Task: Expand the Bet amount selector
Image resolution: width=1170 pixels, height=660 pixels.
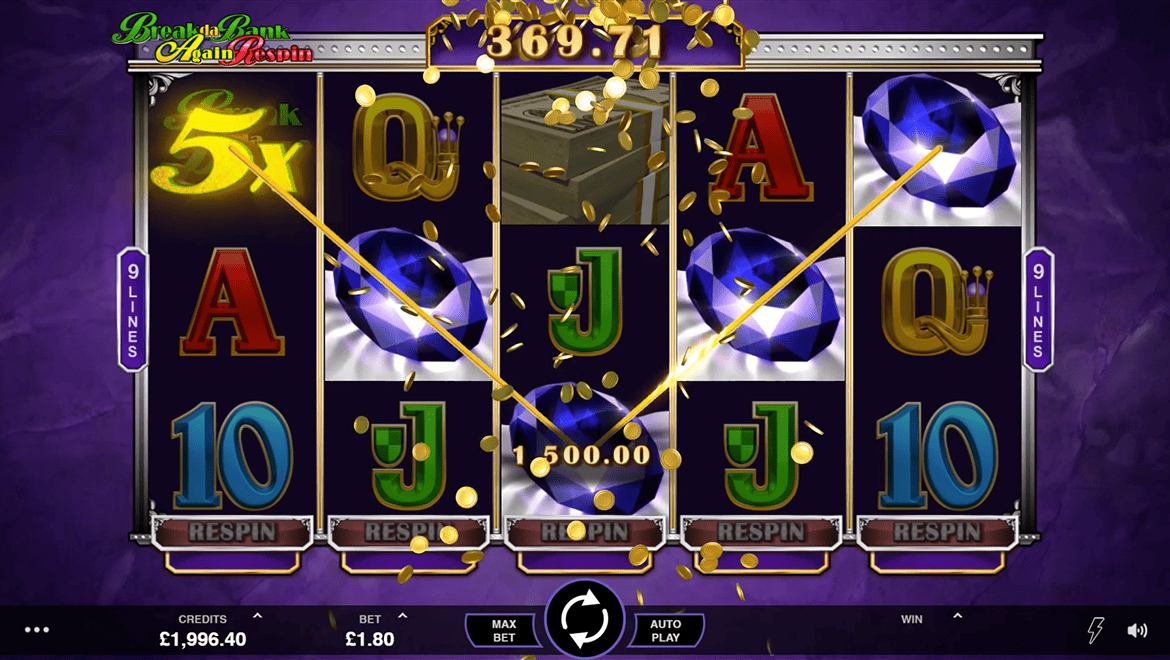Action: (x=403, y=617)
